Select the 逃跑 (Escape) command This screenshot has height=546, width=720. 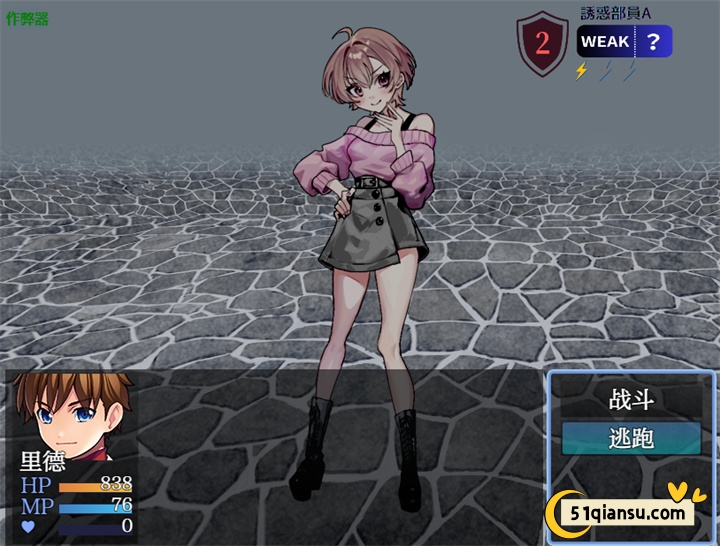pyautogui.click(x=631, y=438)
